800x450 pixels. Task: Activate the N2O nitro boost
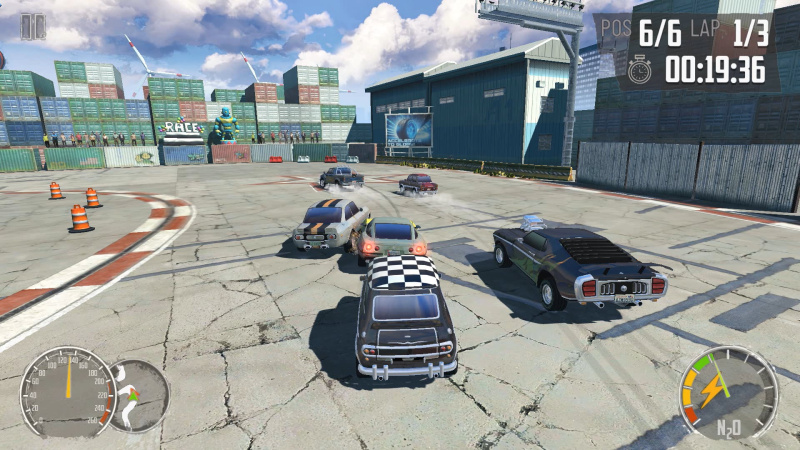pos(727,392)
